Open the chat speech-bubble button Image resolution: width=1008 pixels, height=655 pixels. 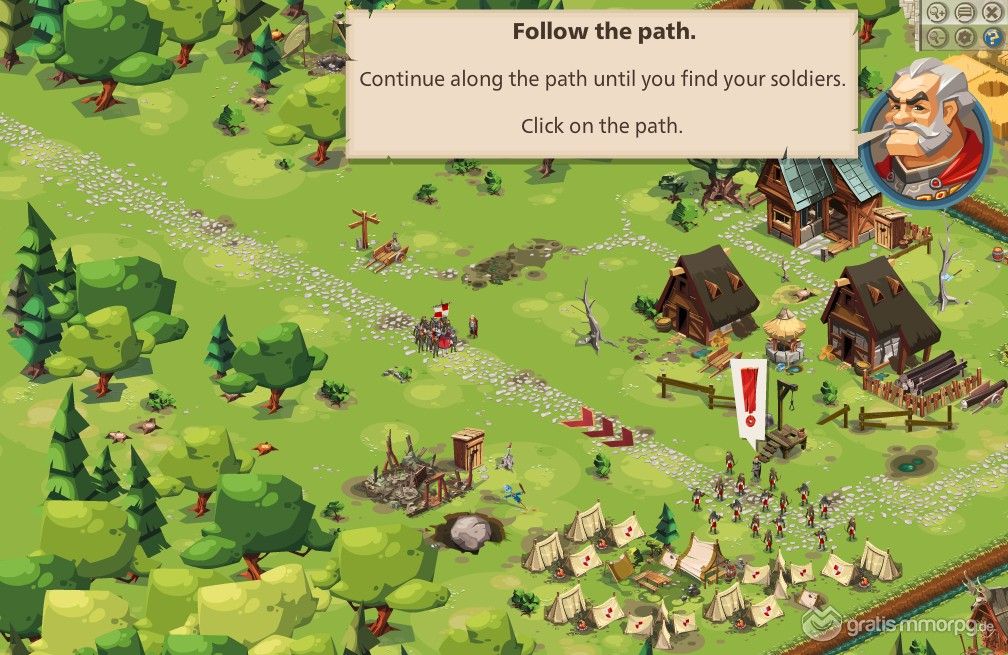pyautogui.click(x=965, y=12)
